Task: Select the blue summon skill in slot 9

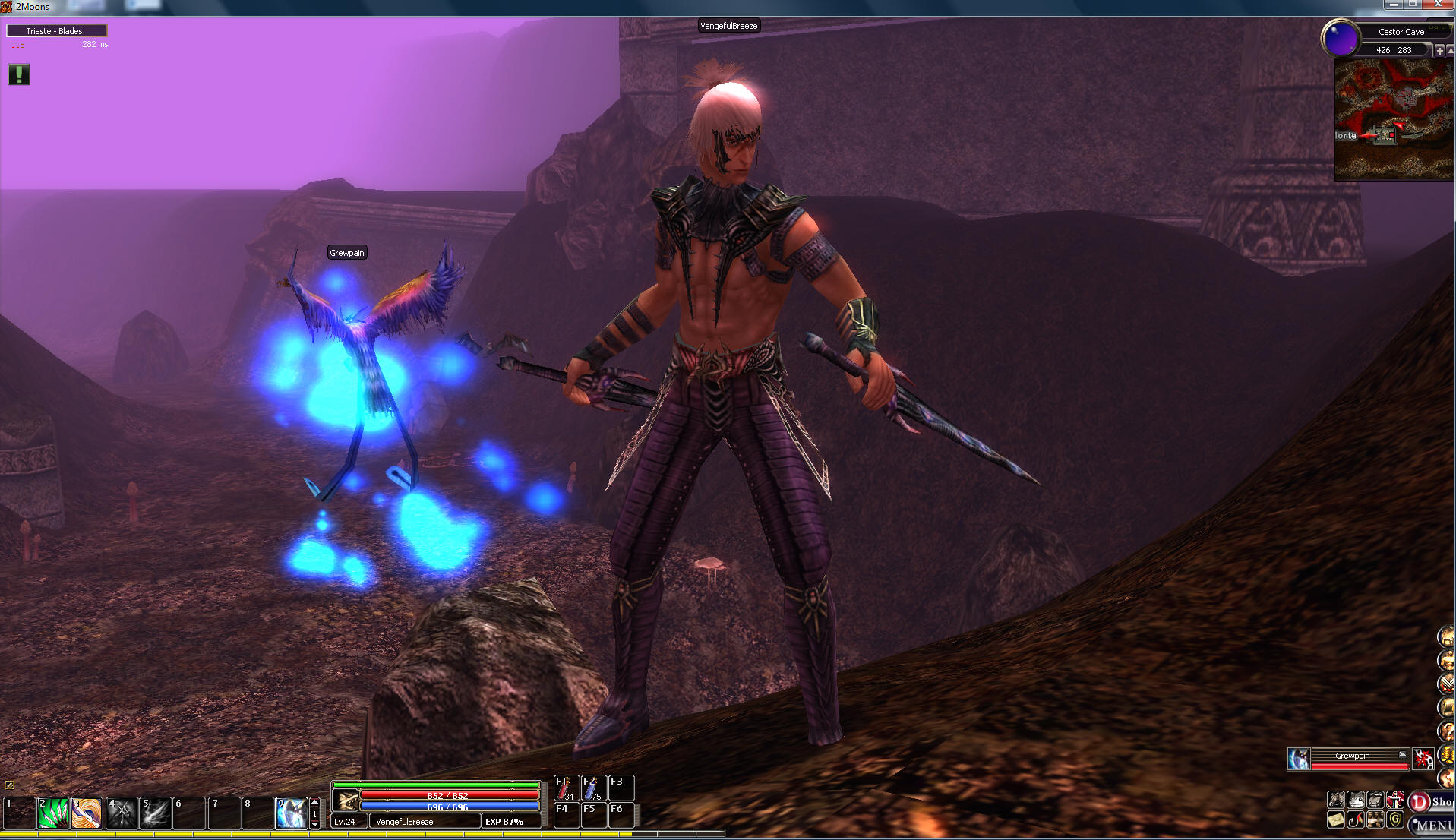Action: (x=292, y=813)
